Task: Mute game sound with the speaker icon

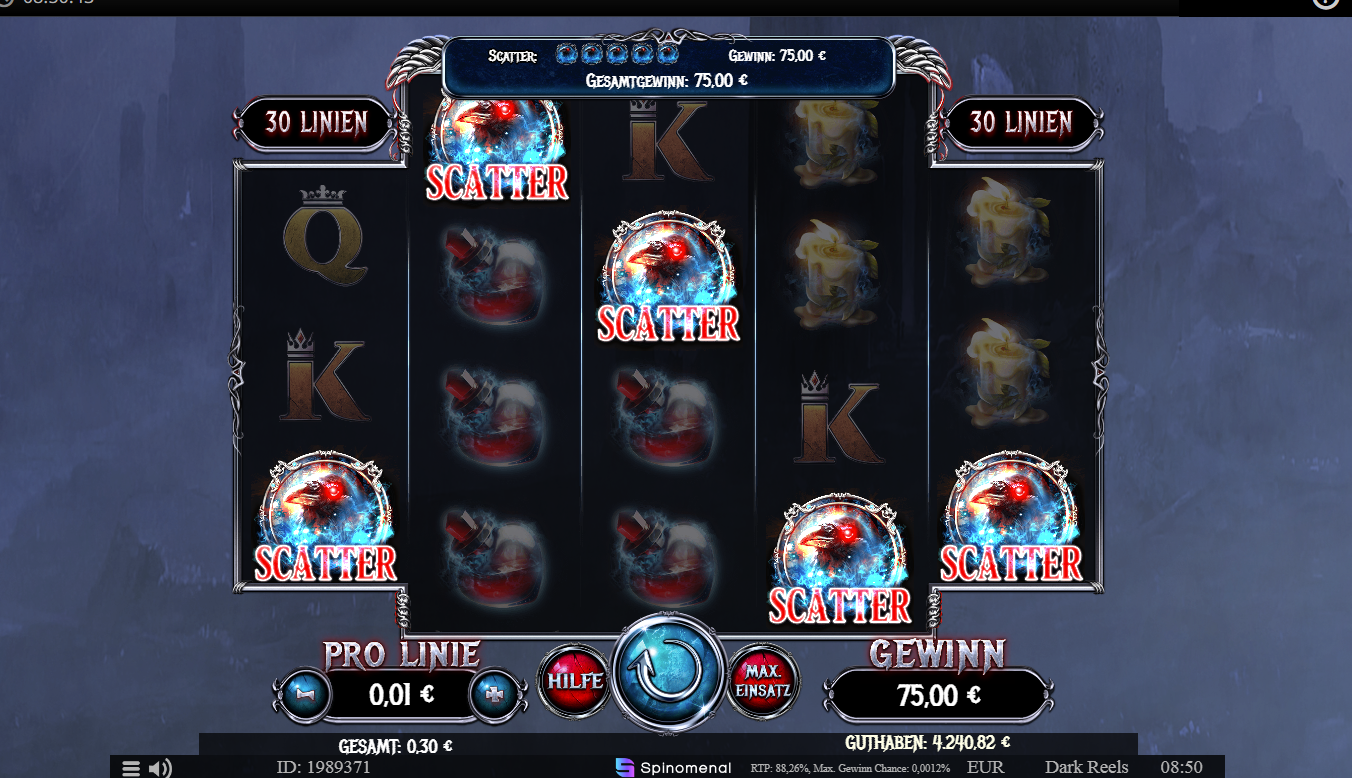Action: [158, 768]
